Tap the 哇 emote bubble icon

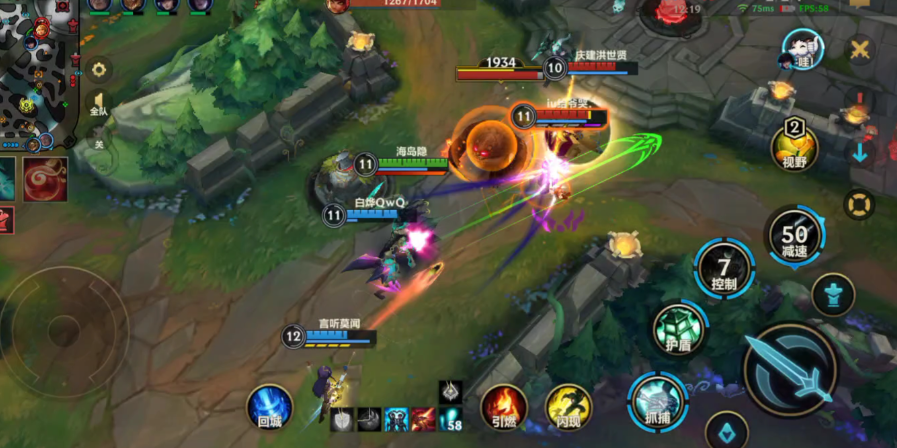[801, 49]
